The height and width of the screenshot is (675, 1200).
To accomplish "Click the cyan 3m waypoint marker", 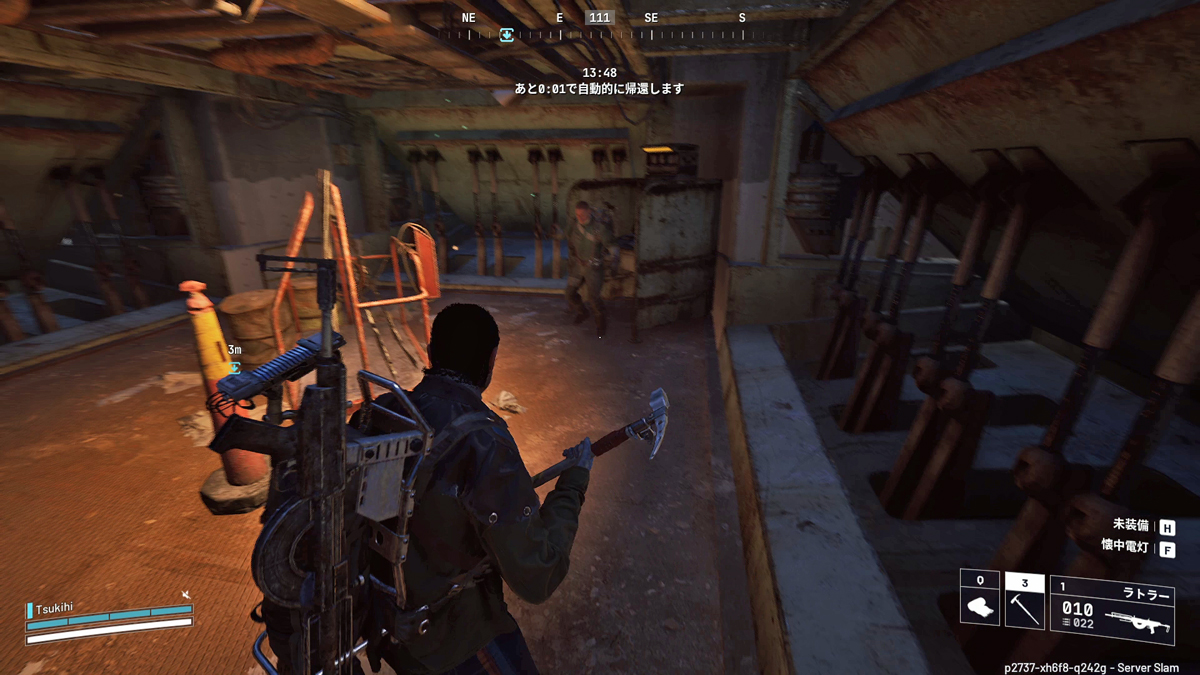I will point(235,367).
